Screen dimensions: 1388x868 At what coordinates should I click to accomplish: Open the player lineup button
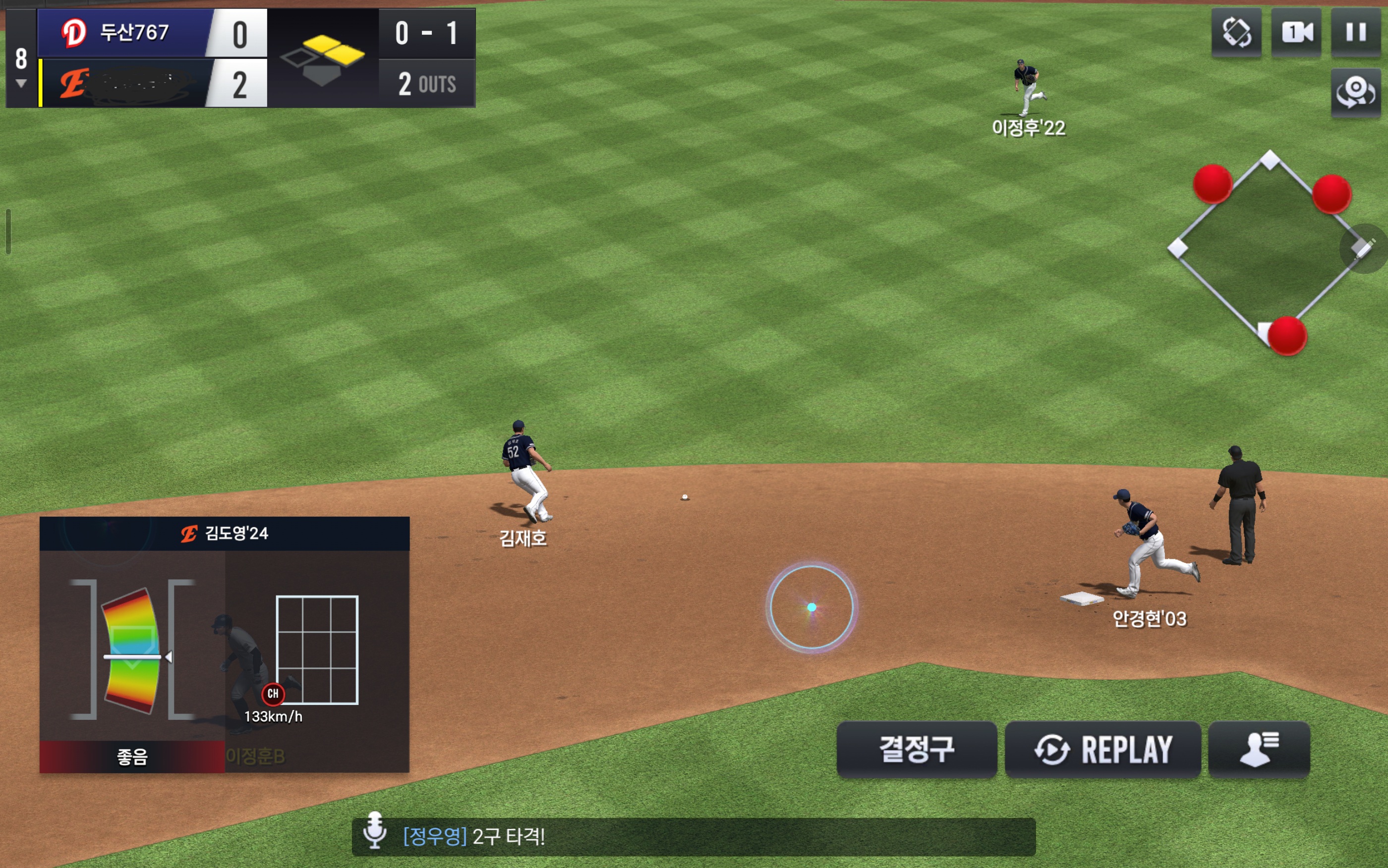(1259, 749)
